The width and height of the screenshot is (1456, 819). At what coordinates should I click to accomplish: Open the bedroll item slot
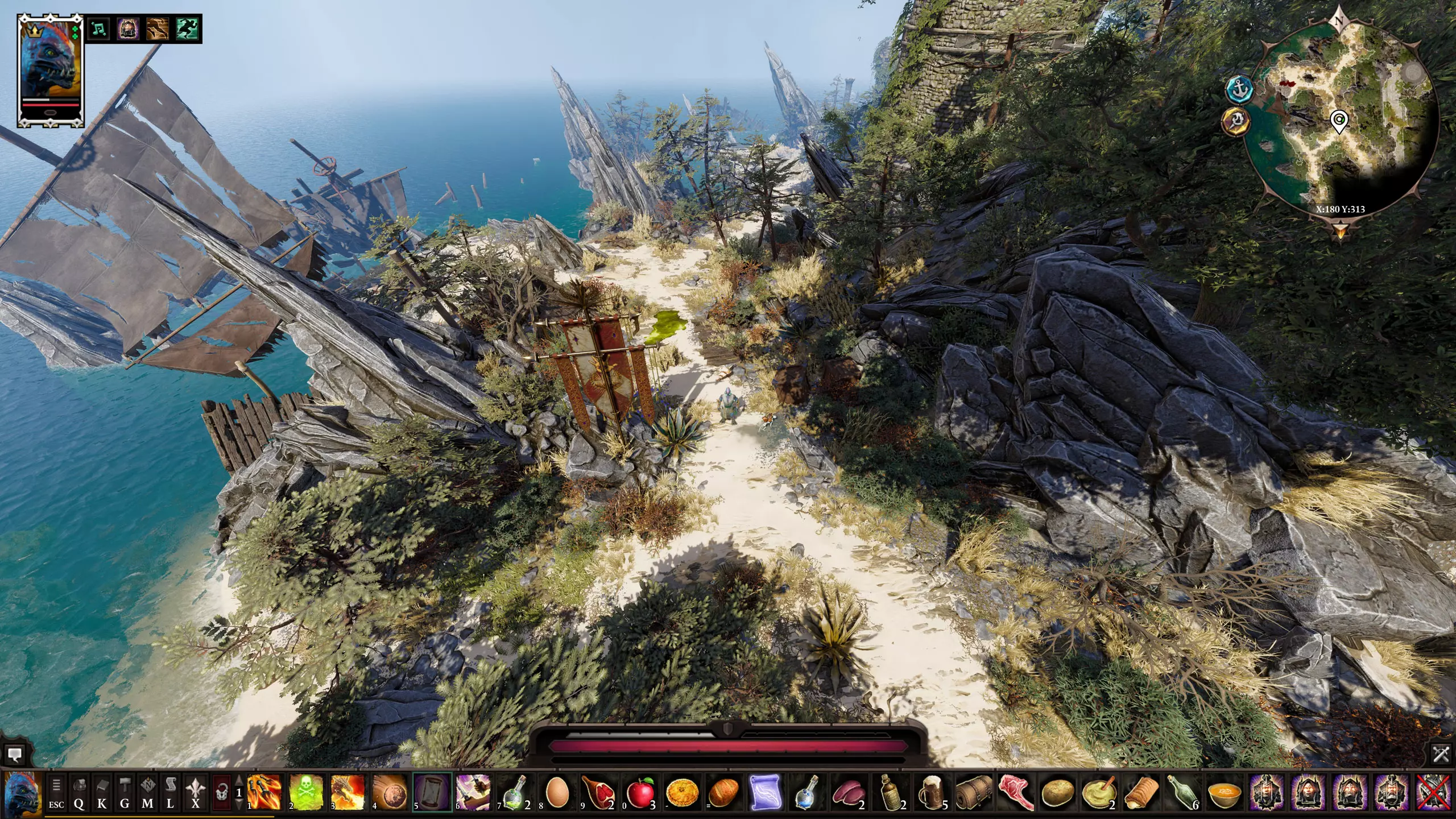pyautogui.click(x=973, y=792)
